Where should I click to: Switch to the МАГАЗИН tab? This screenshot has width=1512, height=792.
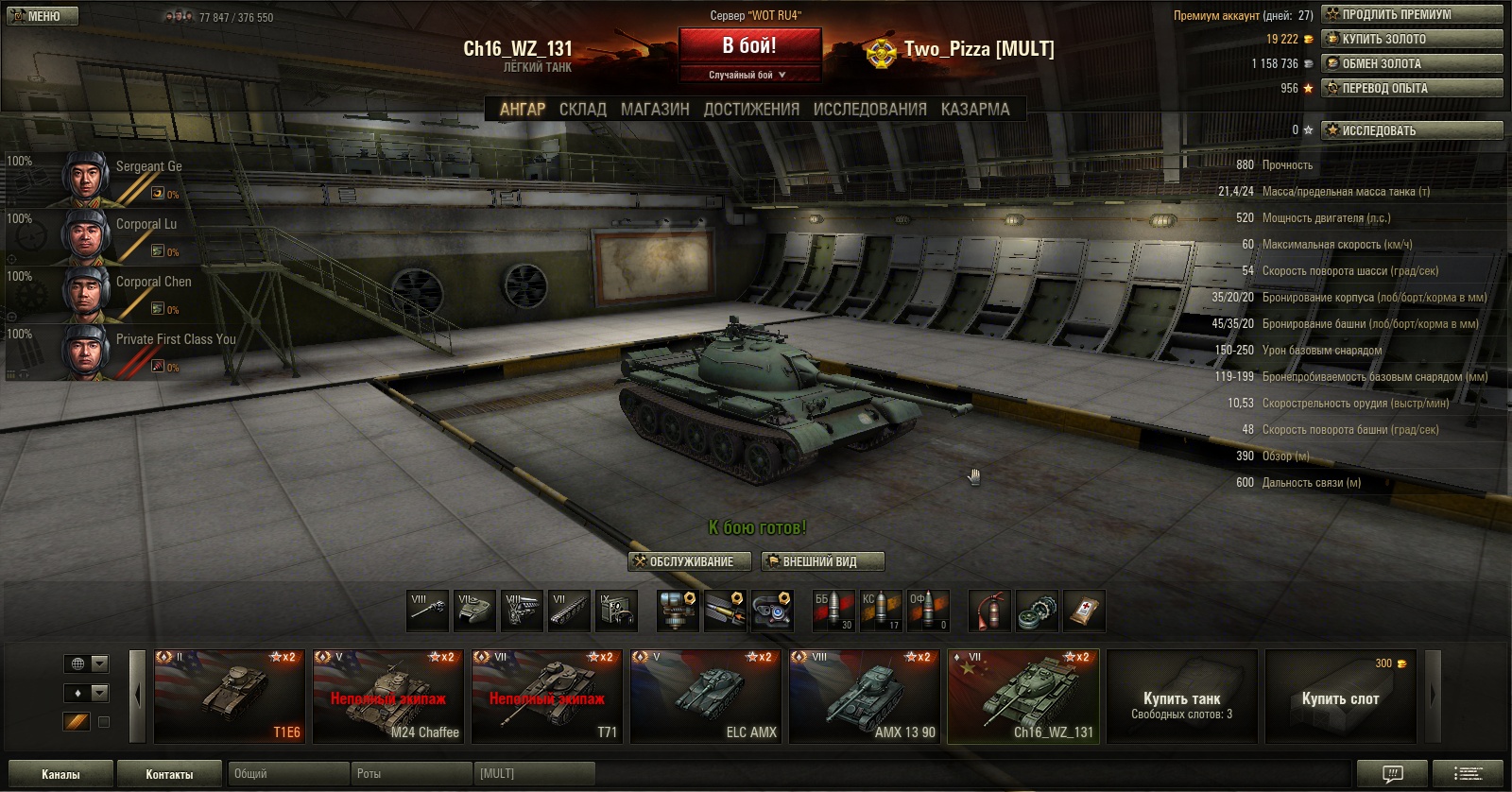coord(655,110)
